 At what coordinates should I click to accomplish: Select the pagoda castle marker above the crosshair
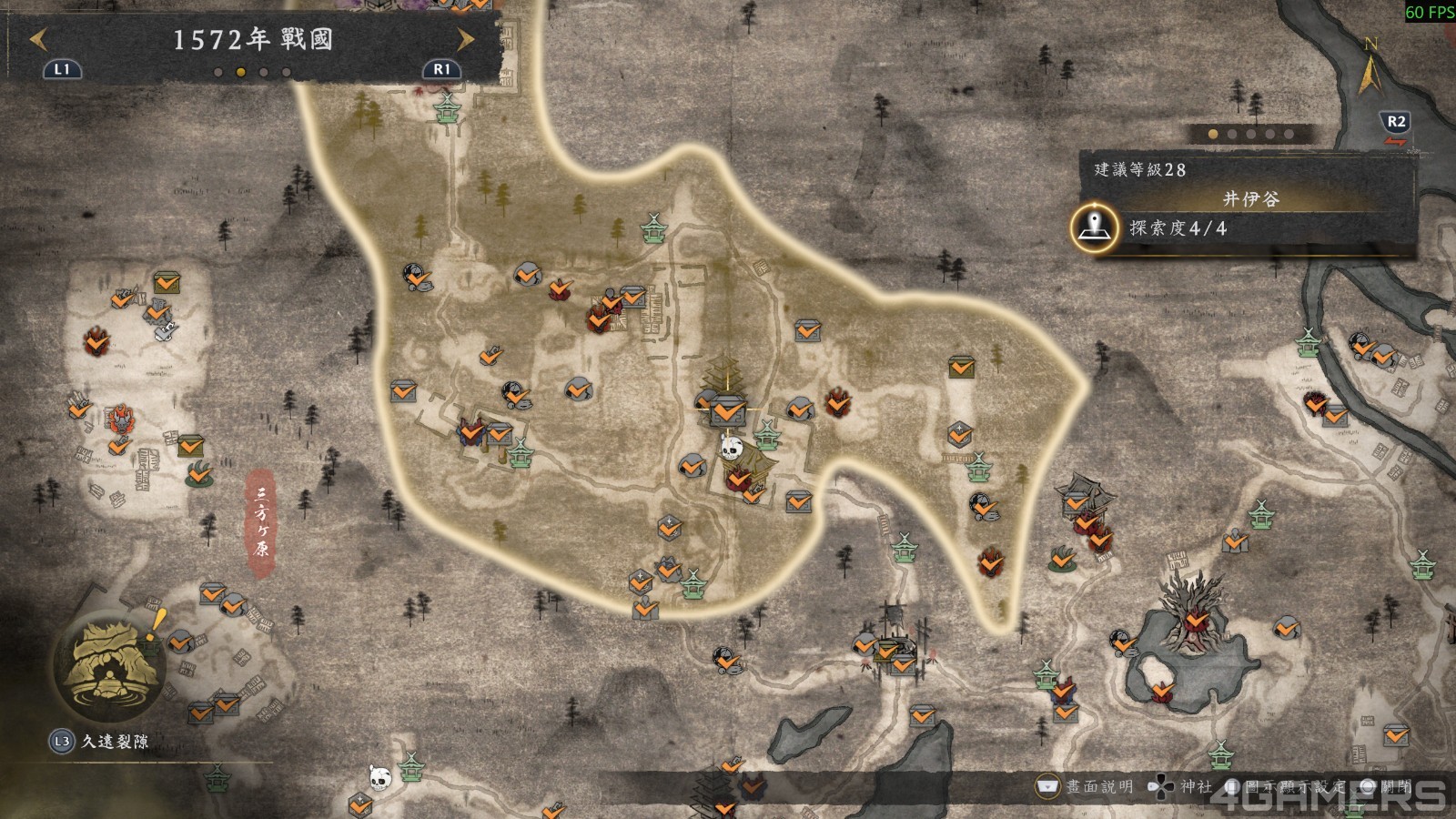click(x=724, y=375)
